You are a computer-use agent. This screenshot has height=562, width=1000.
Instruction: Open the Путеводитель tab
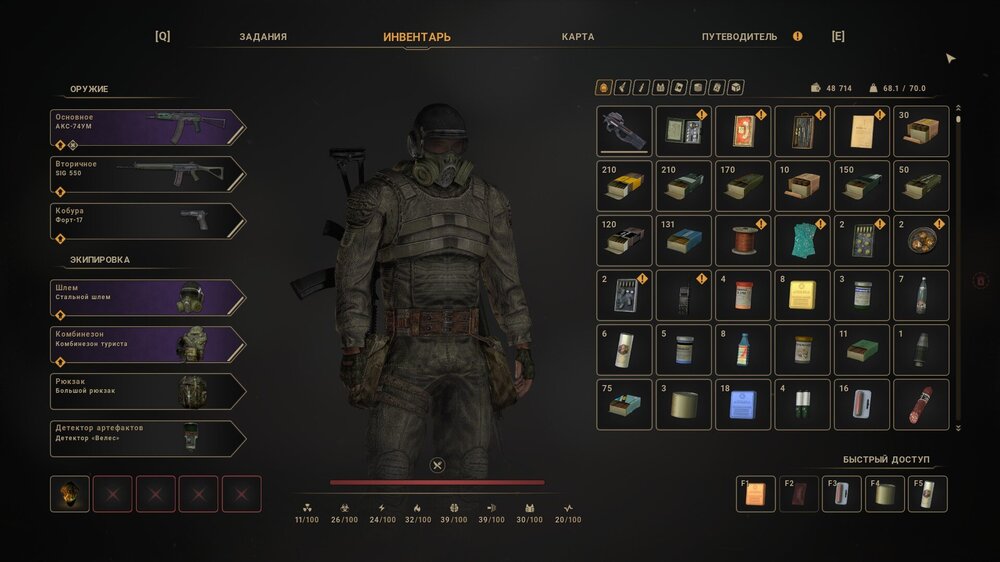click(739, 37)
